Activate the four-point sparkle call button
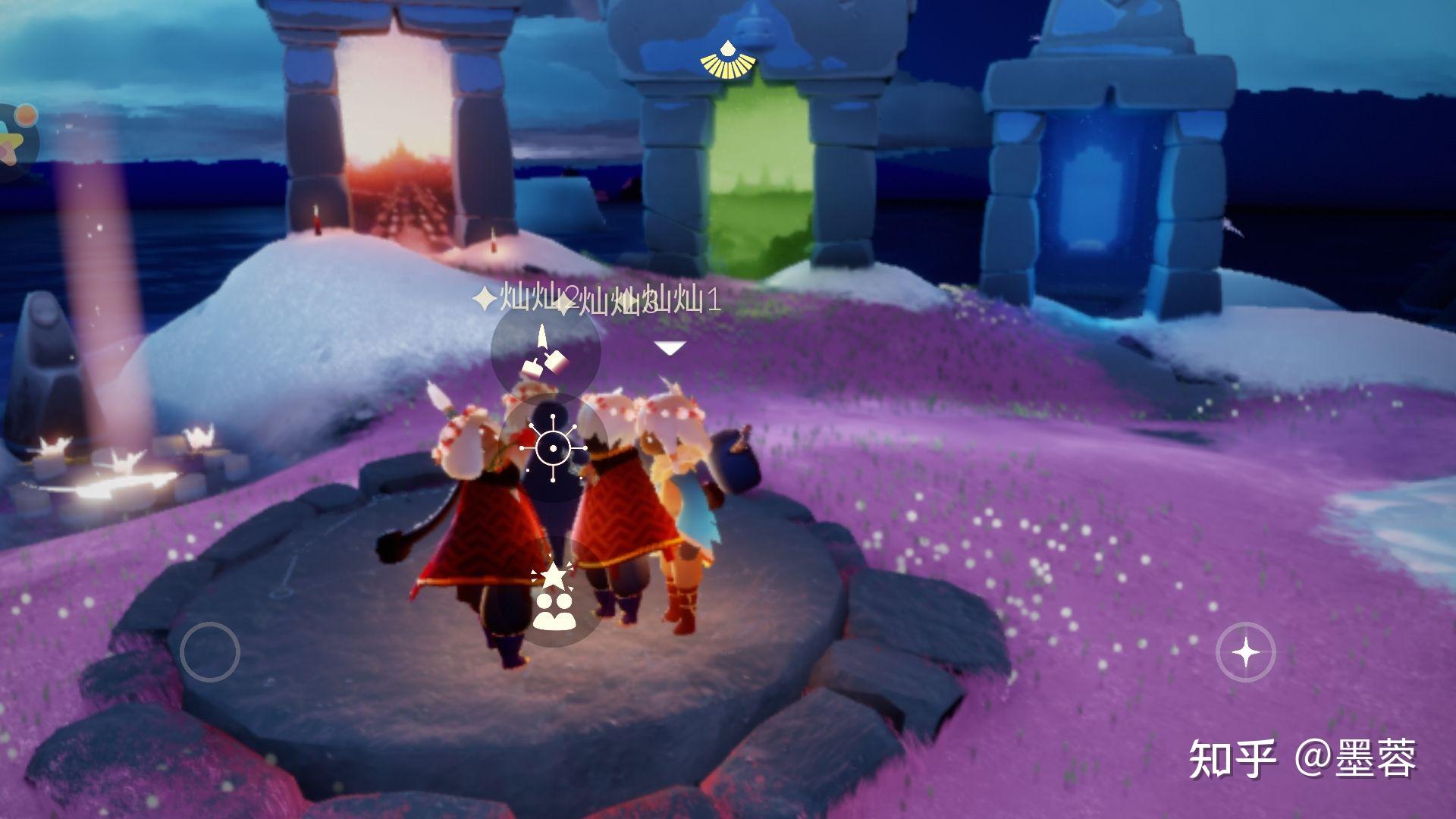1456x819 pixels. [1245, 652]
